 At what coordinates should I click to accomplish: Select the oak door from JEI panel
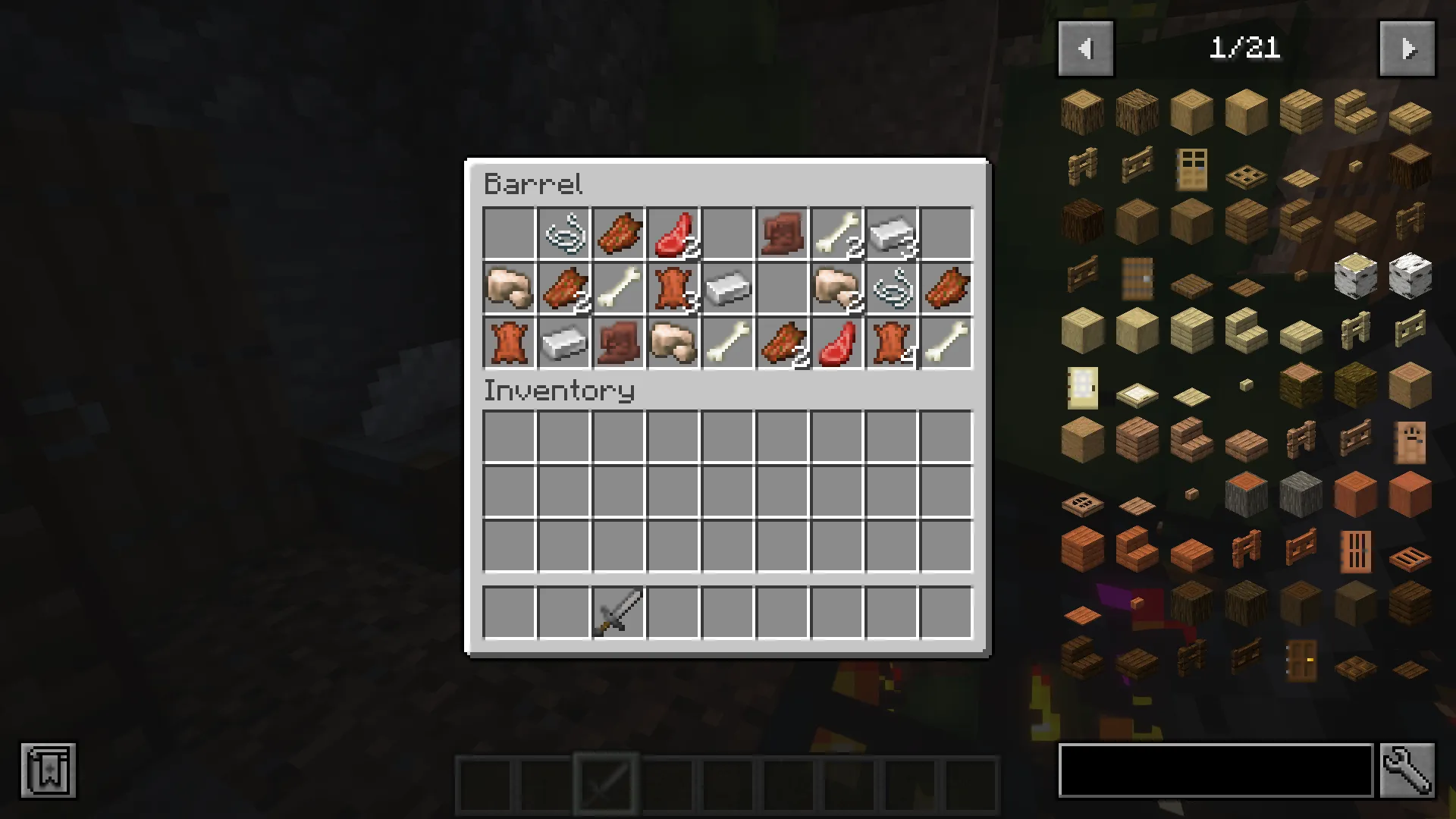[1191, 168]
